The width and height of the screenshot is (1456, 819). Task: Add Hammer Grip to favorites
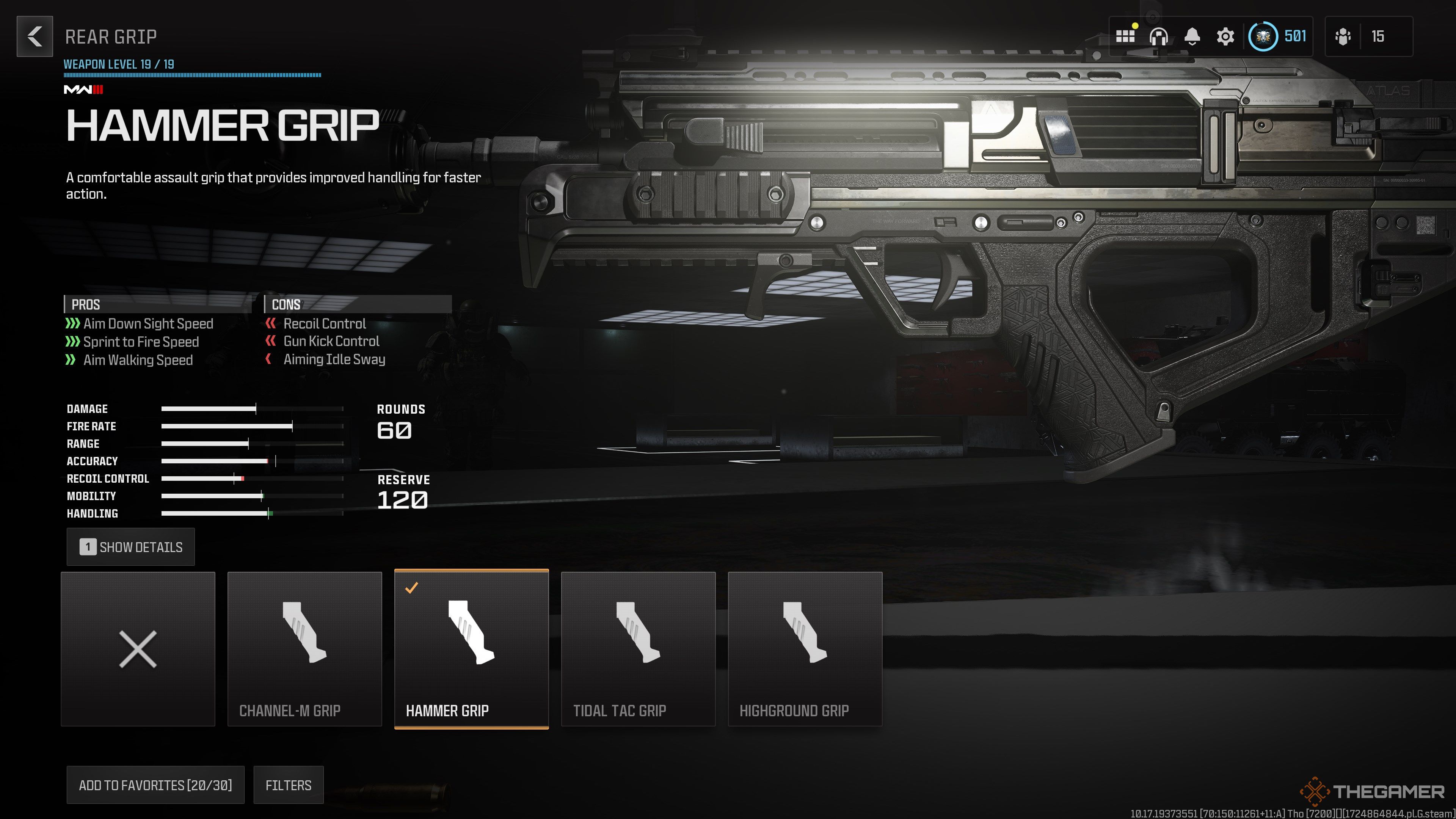point(155,785)
